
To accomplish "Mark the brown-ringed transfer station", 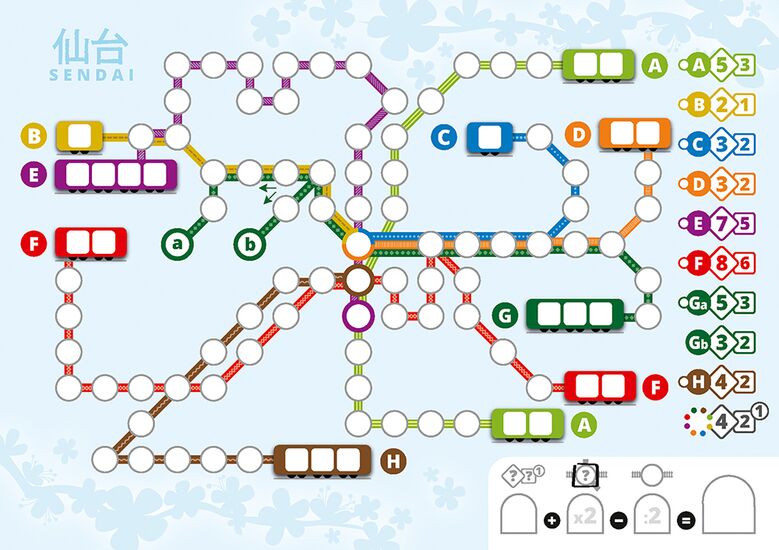I will [x=358, y=280].
